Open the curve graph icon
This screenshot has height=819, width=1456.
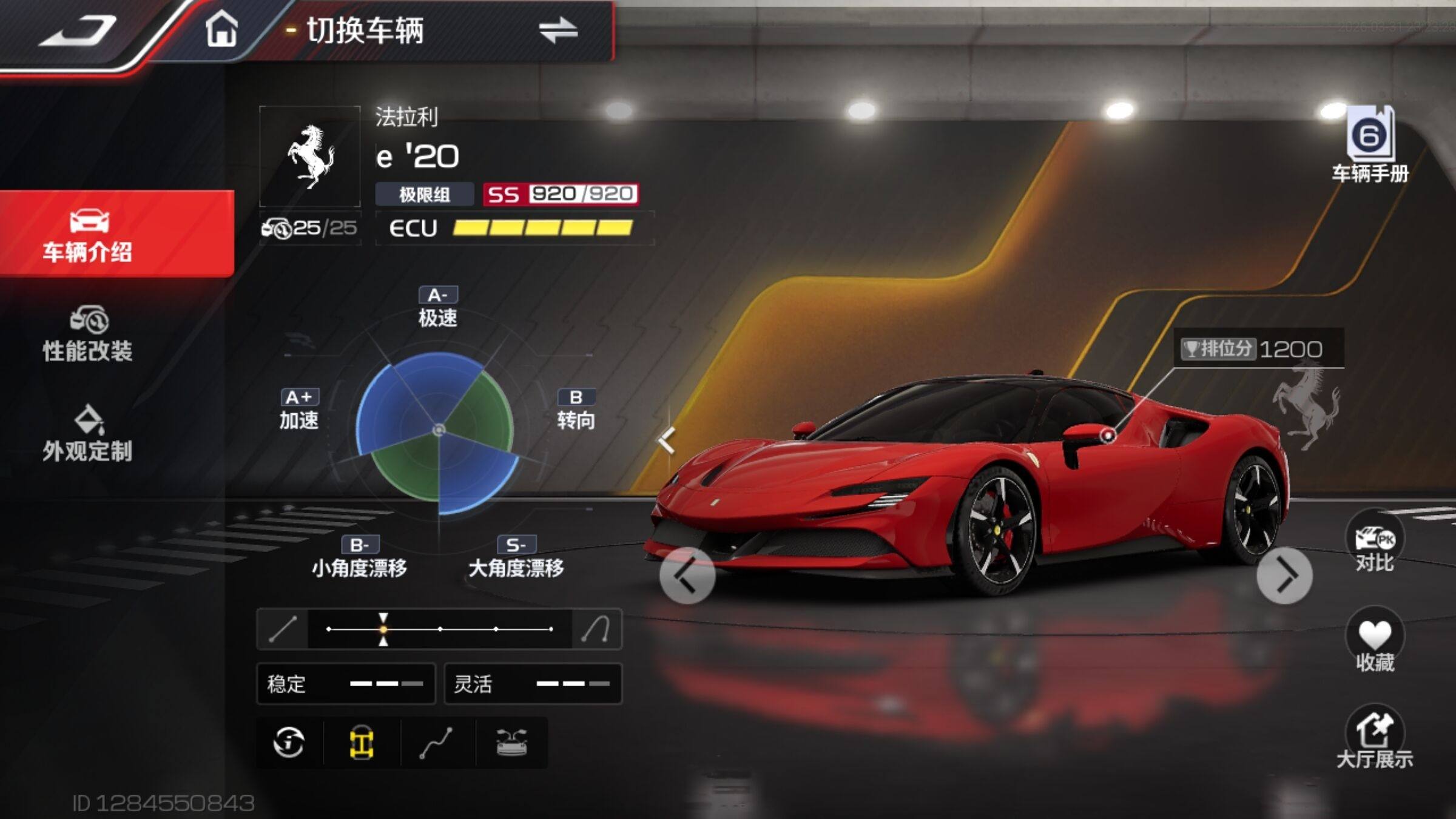tap(436, 743)
